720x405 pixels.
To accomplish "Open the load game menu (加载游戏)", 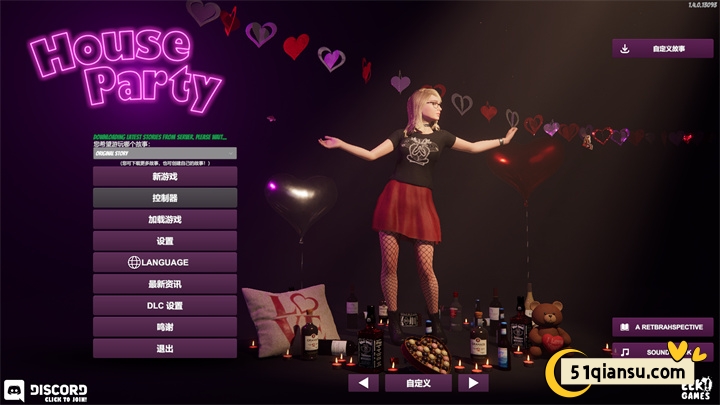I will click(165, 219).
